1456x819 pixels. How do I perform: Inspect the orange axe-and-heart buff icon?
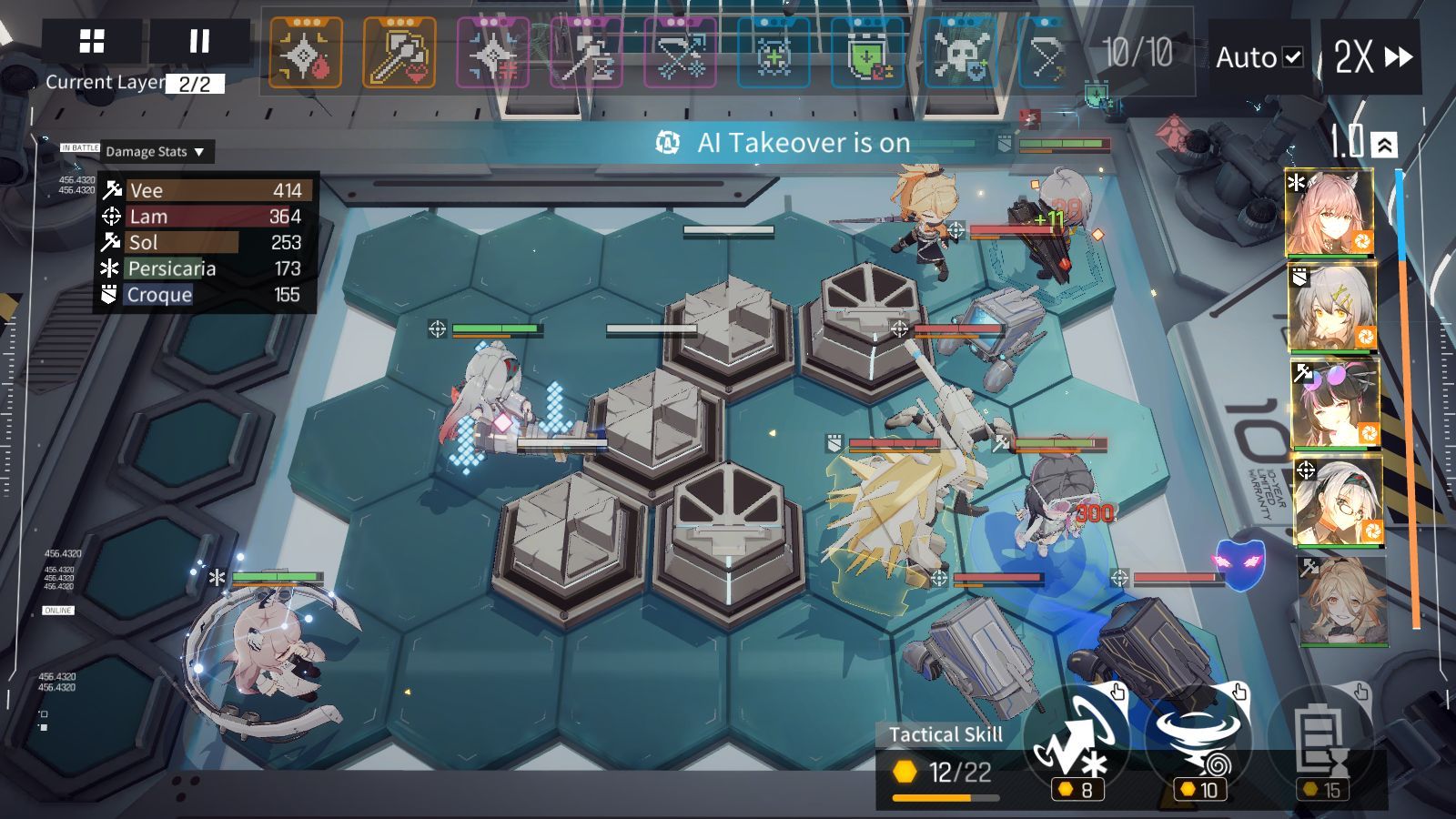[399, 55]
